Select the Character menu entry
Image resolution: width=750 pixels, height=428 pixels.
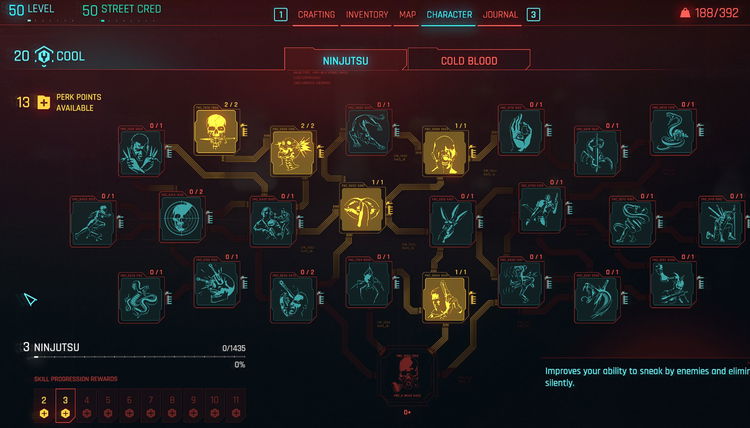[449, 15]
